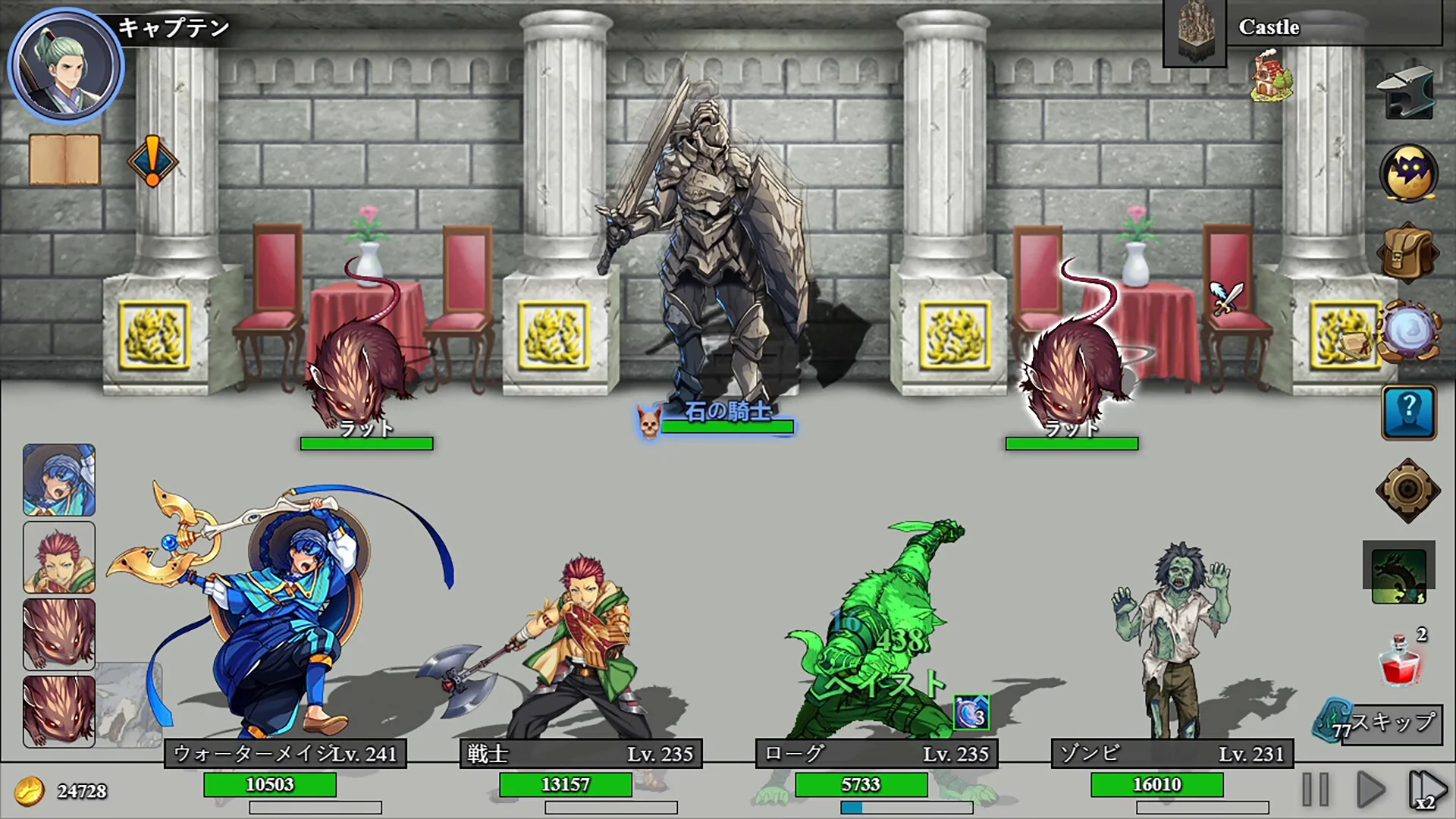1456x819 pixels.
Task: Pause the battle
Action: pyautogui.click(x=1316, y=789)
